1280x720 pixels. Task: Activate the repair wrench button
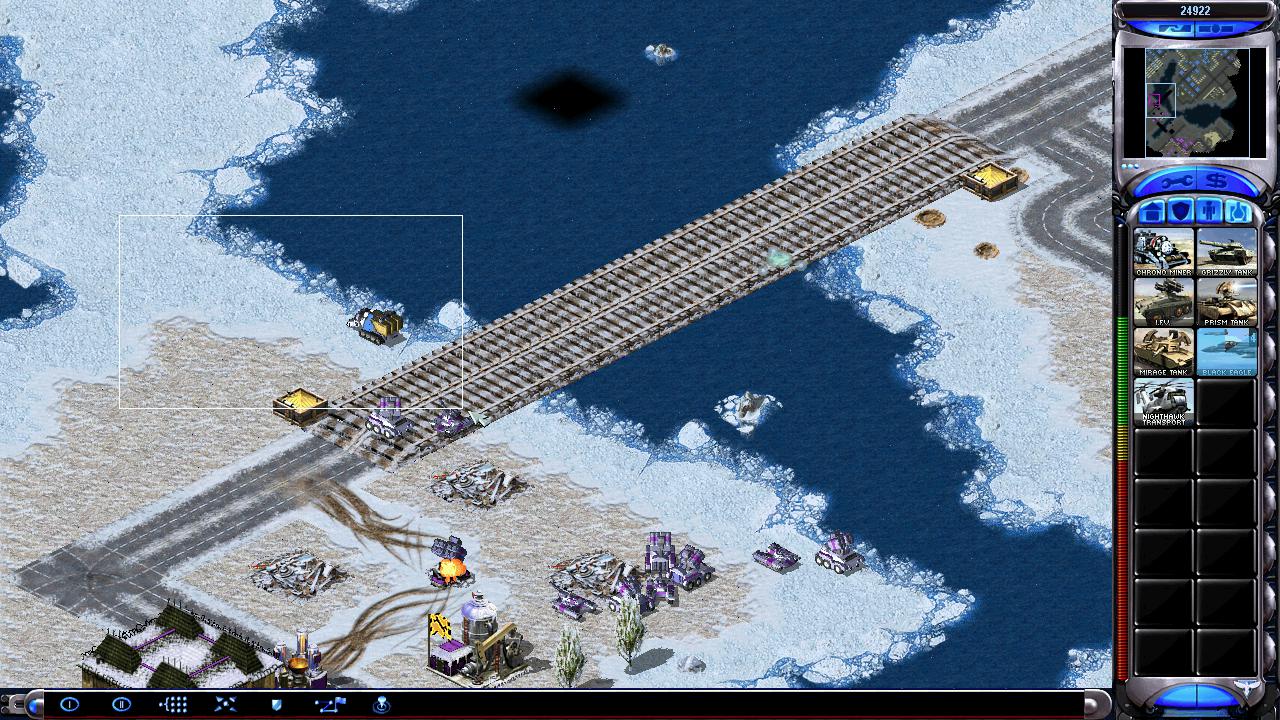click(1176, 181)
